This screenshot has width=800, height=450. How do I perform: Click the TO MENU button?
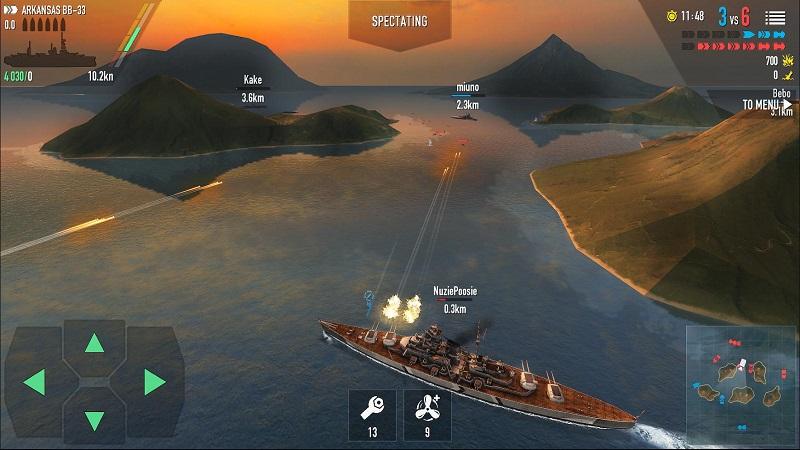767,104
